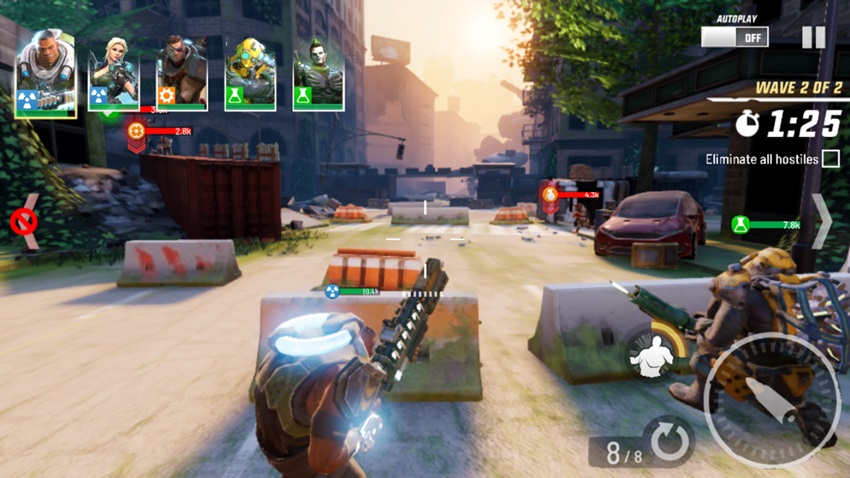Select the yellow robot hero portrait
This screenshot has height=478, width=850.
[x=250, y=74]
